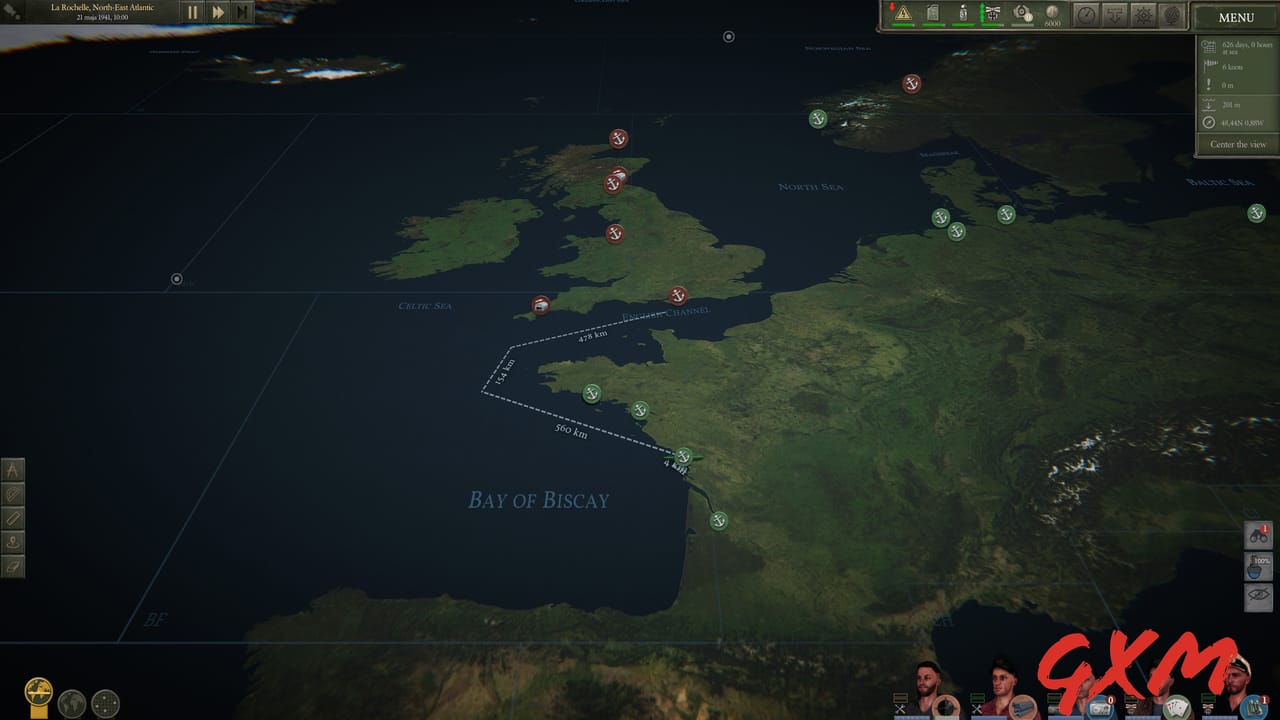The height and width of the screenshot is (720, 1280).
Task: Toggle the binoculars view with notification badge
Action: 1258,535
